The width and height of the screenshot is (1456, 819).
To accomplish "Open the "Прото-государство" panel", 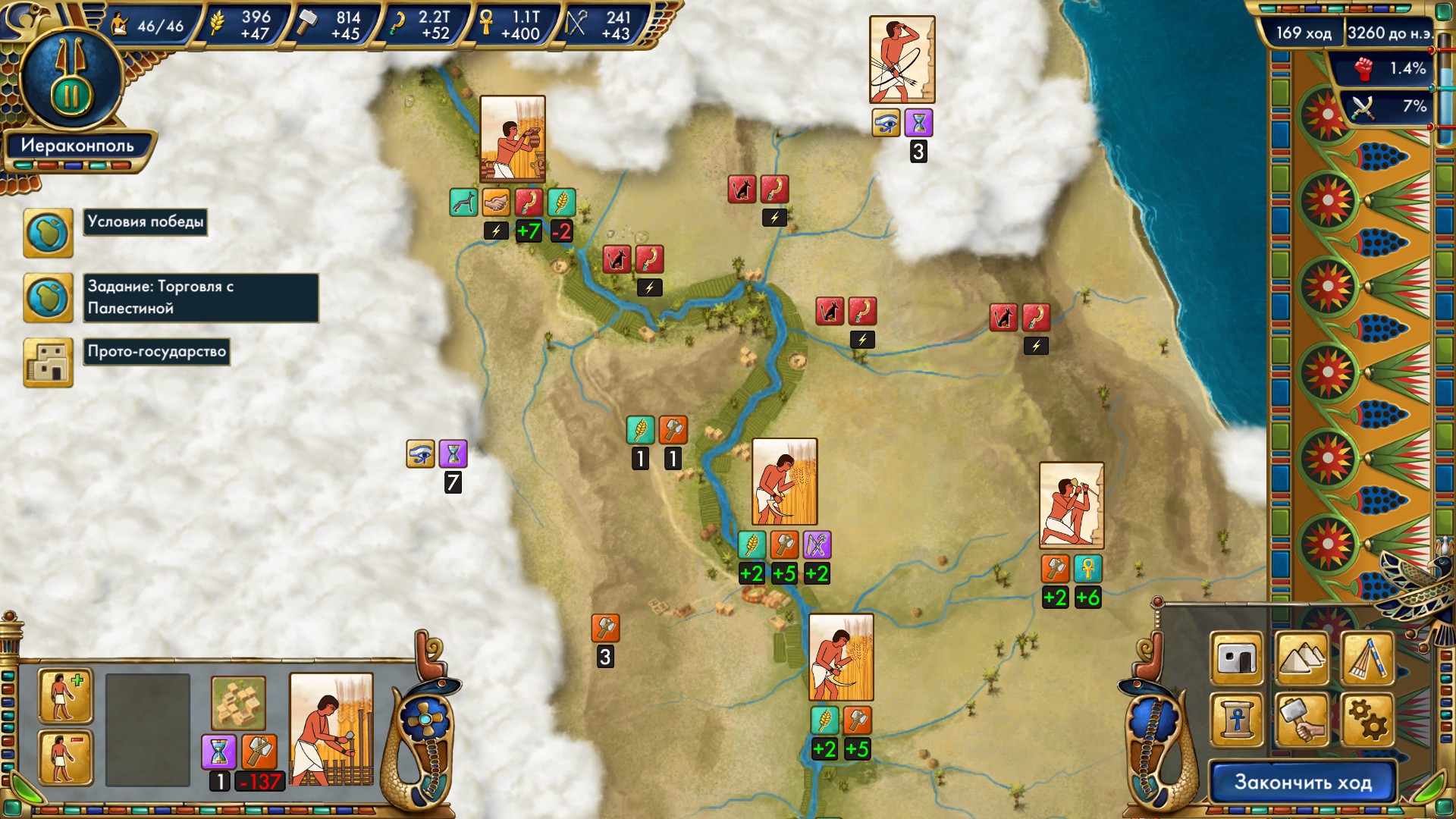I will coord(157,351).
